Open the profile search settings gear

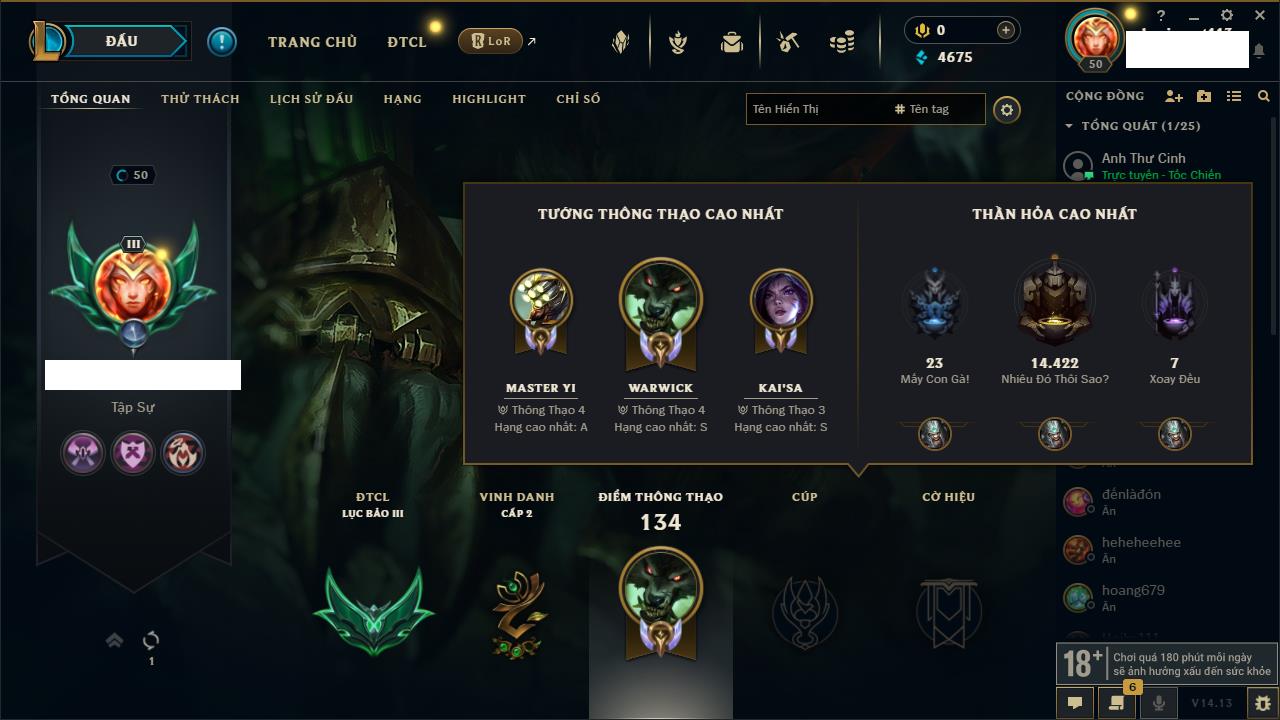(x=1007, y=110)
